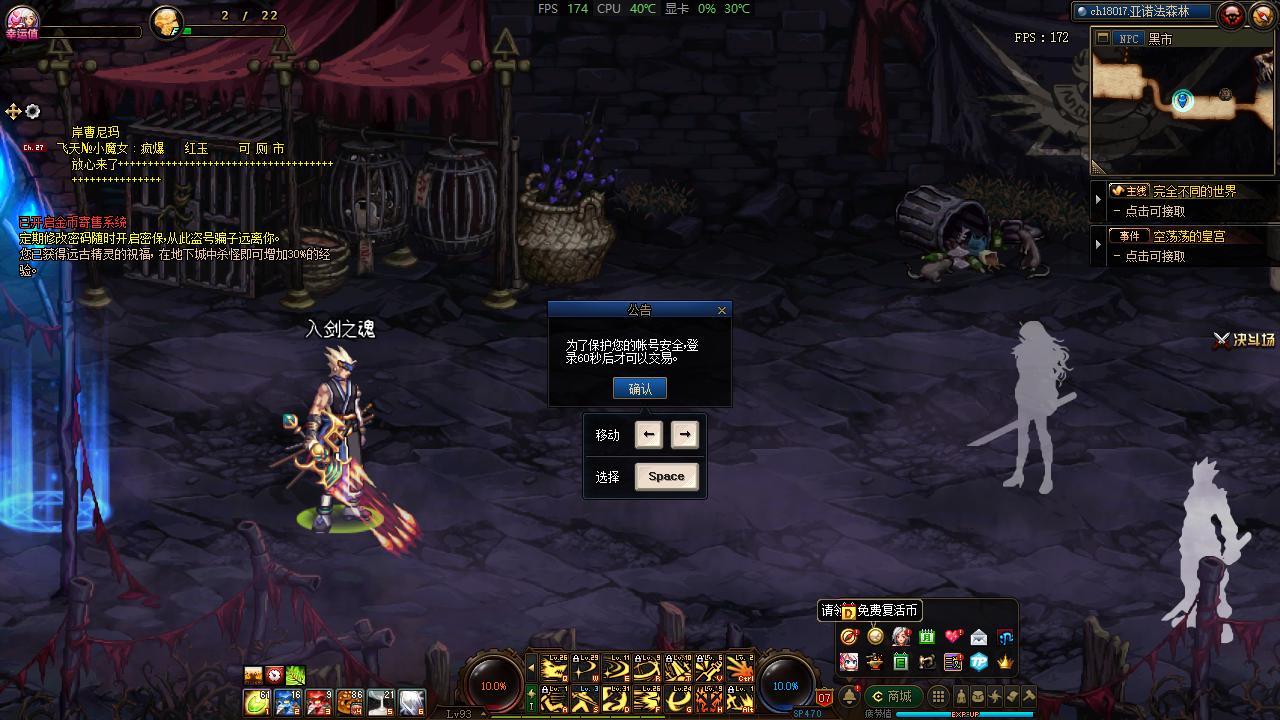Confirm the announcement with 确认
The image size is (1280, 720).
point(639,389)
